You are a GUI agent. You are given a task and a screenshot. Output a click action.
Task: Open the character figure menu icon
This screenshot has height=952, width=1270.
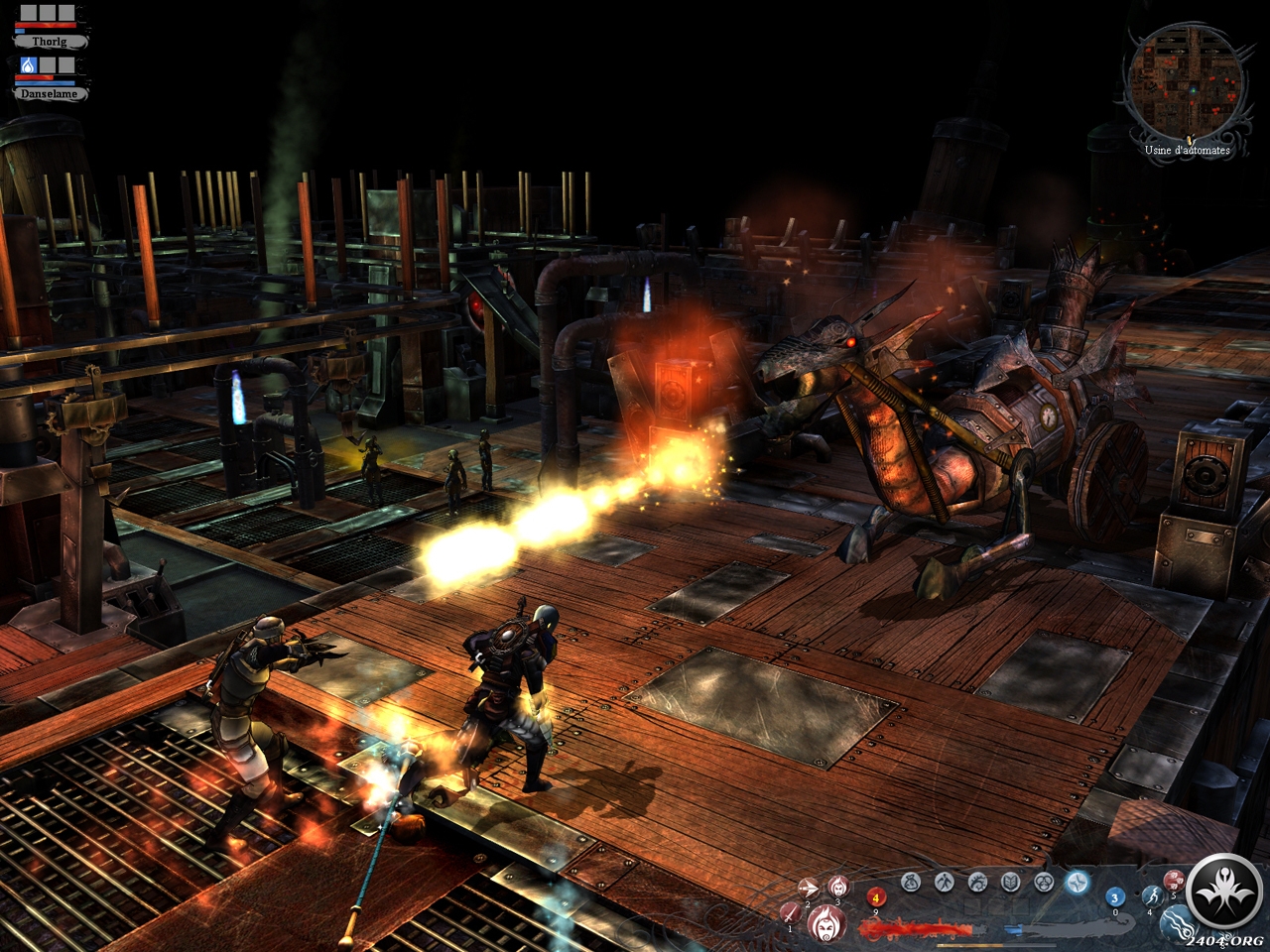point(944,881)
